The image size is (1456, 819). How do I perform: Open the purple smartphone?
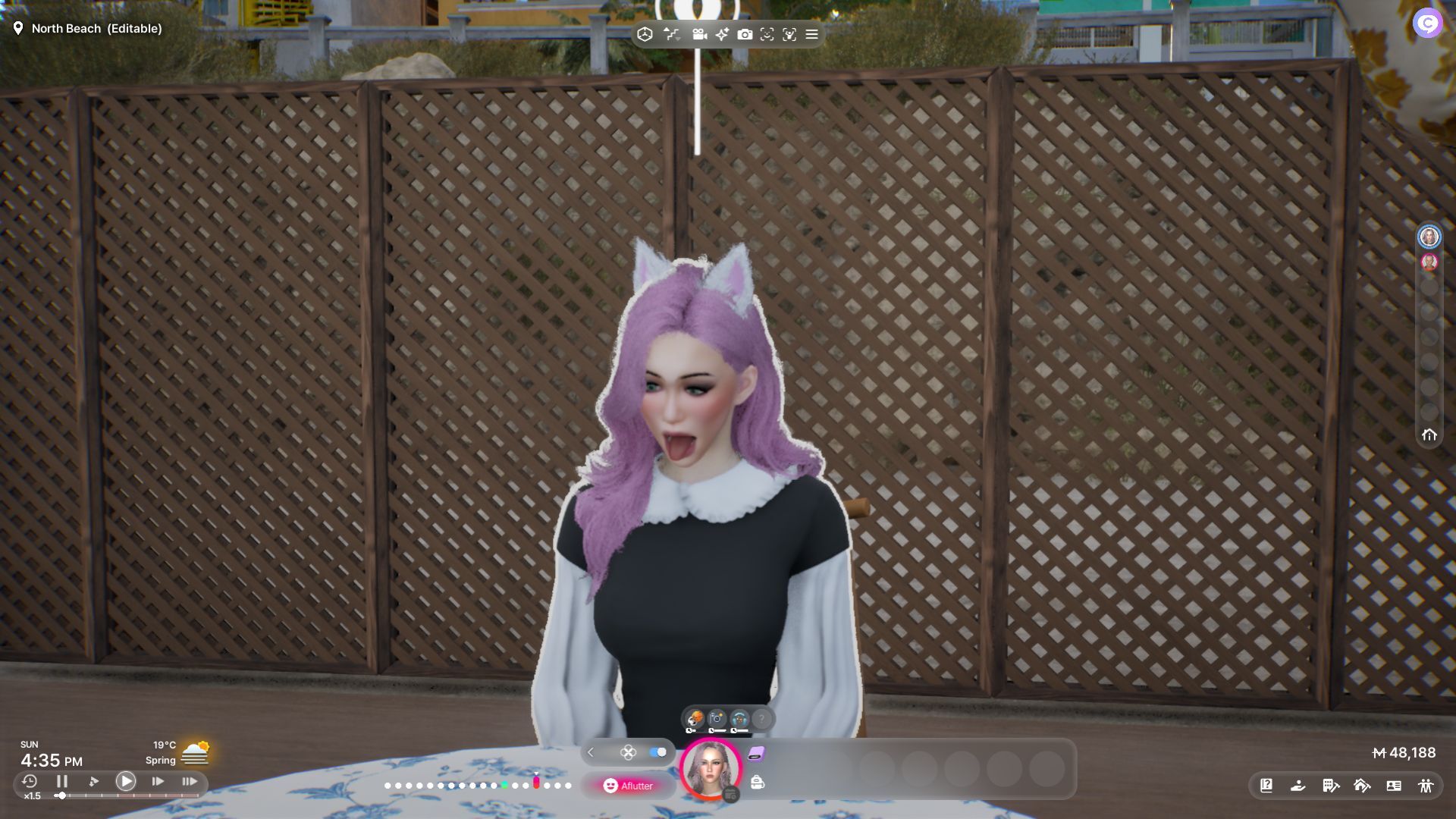pyautogui.click(x=756, y=753)
